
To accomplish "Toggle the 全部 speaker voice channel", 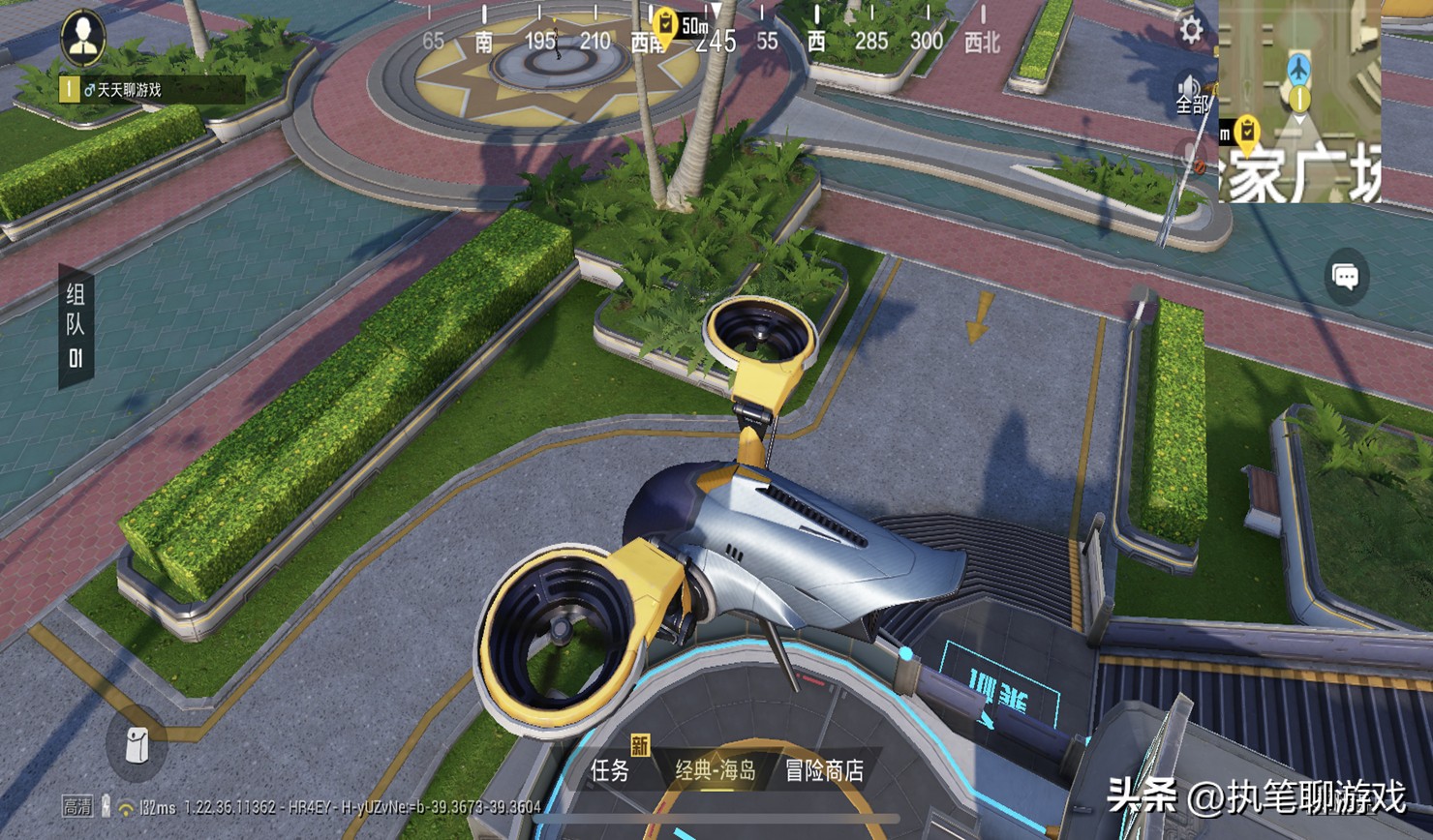I will click(x=1191, y=94).
